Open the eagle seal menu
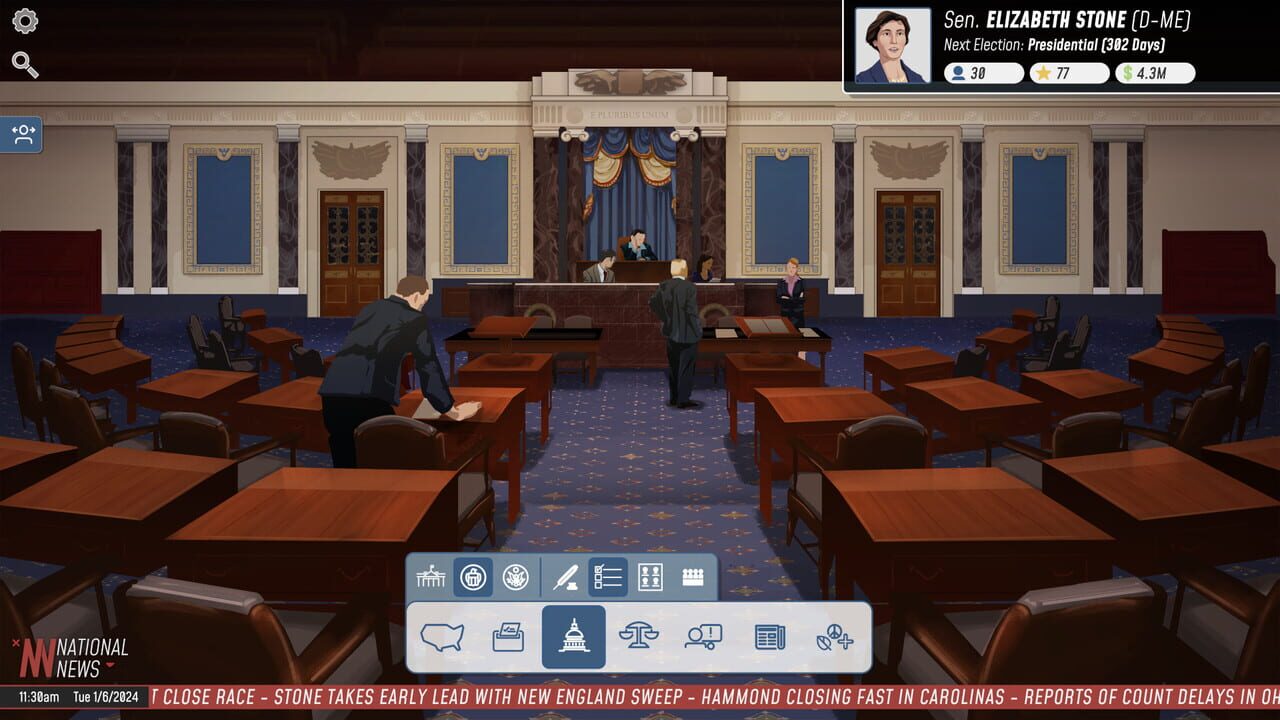The width and height of the screenshot is (1280, 720). (x=514, y=577)
